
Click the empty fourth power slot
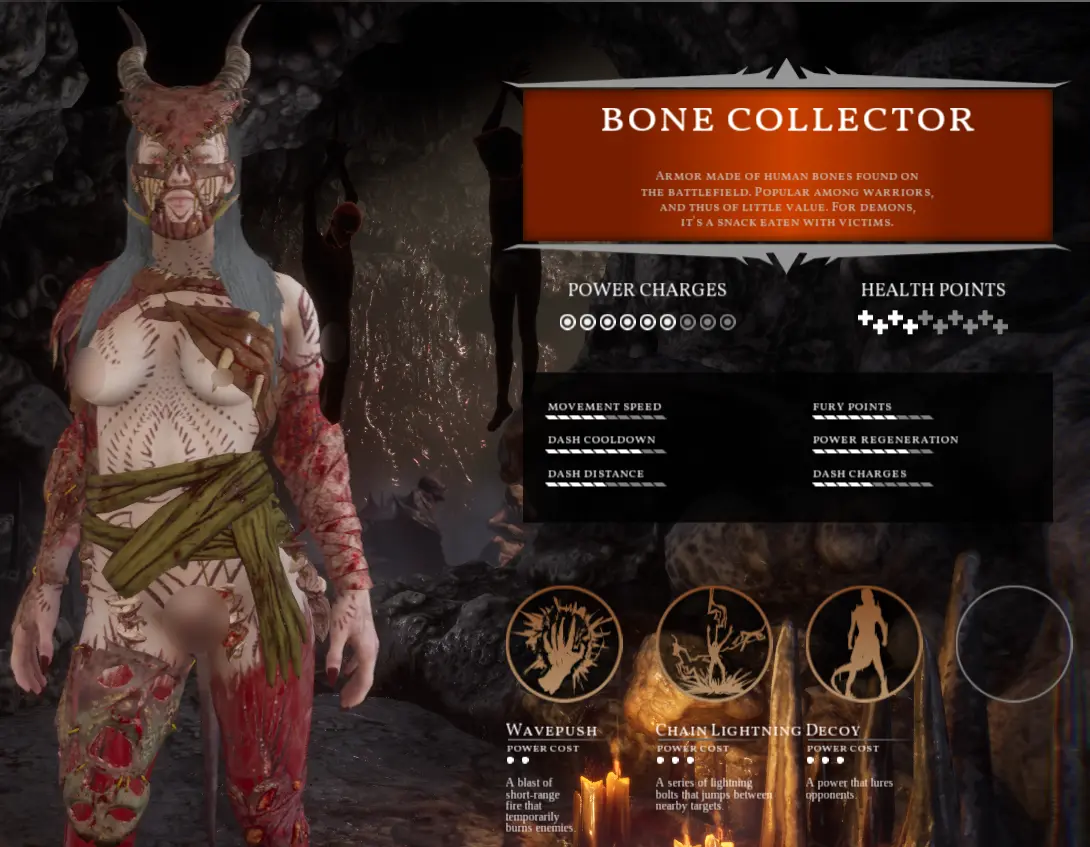tap(1014, 644)
